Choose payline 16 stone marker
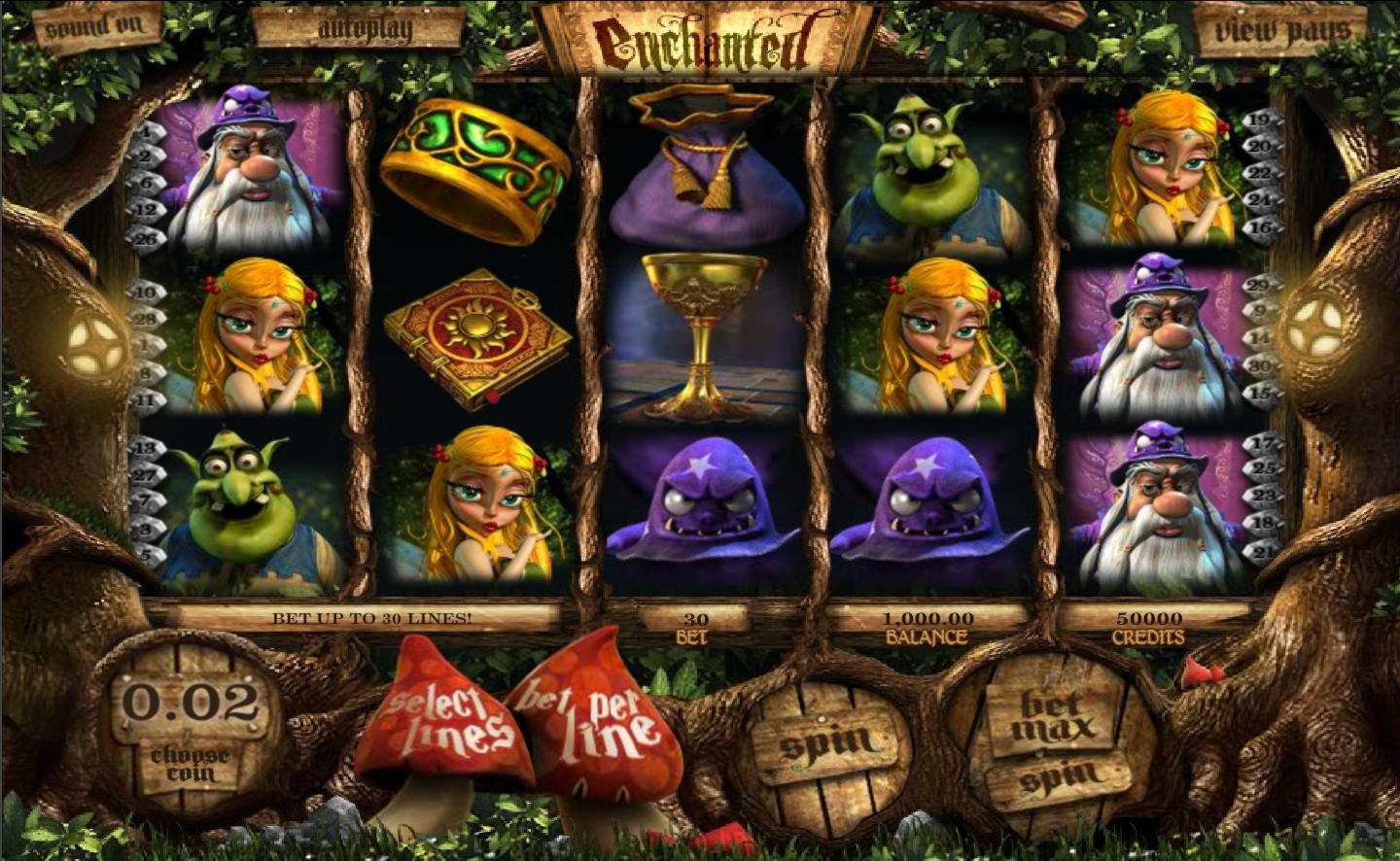The width and height of the screenshot is (1400, 861). (1260, 227)
